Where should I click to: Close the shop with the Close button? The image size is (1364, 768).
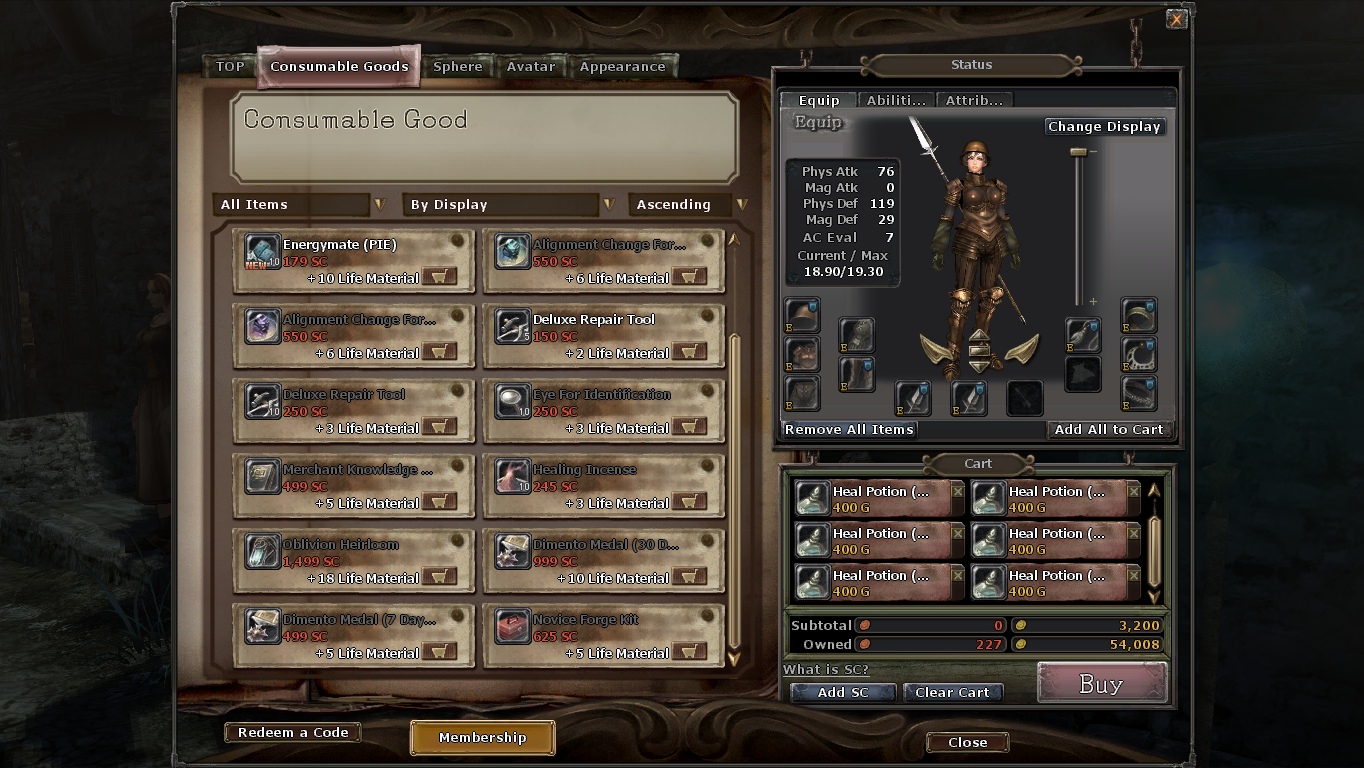967,742
